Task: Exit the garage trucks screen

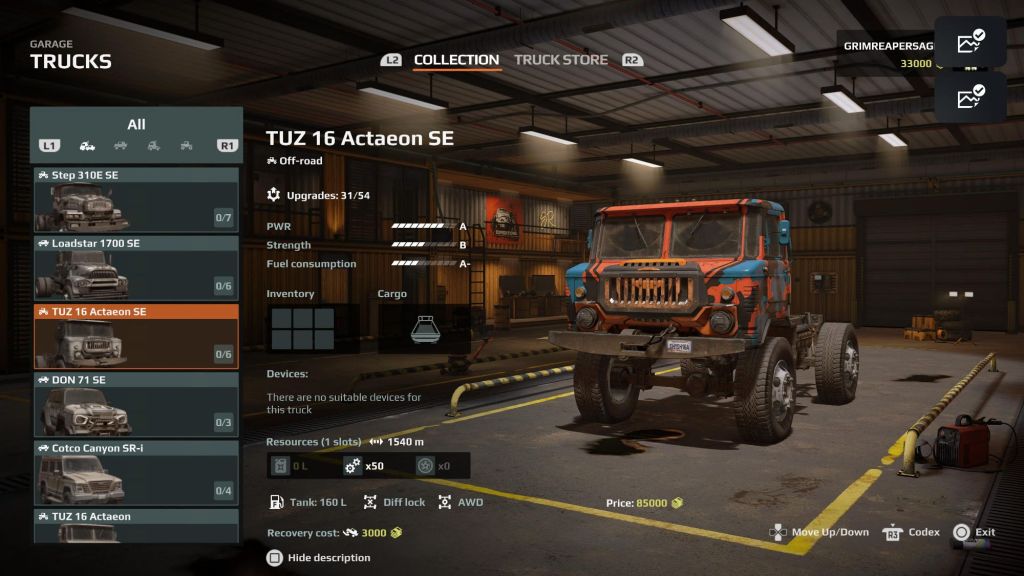Action: (x=974, y=532)
